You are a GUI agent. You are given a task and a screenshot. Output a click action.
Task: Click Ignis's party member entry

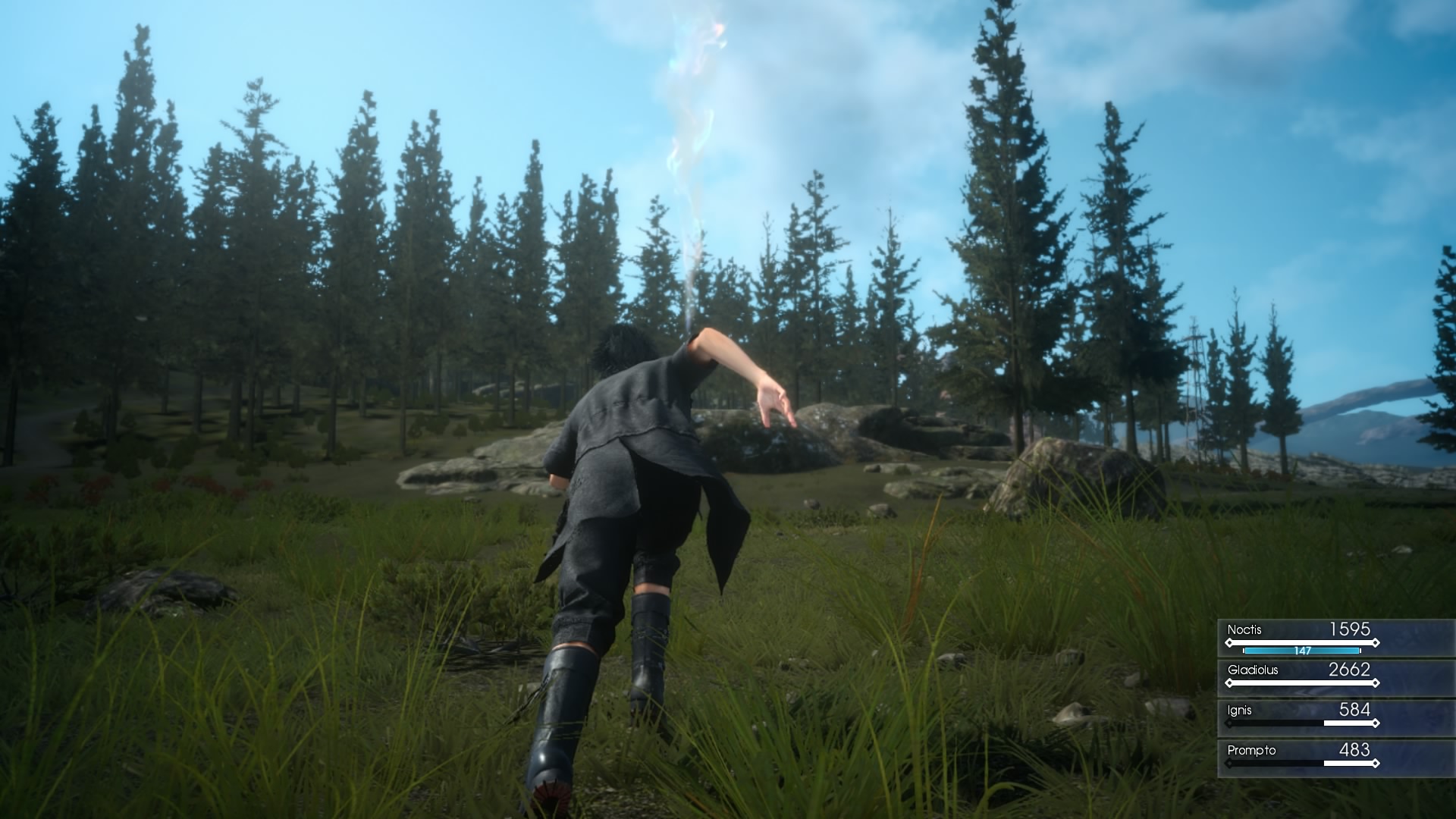1301,717
